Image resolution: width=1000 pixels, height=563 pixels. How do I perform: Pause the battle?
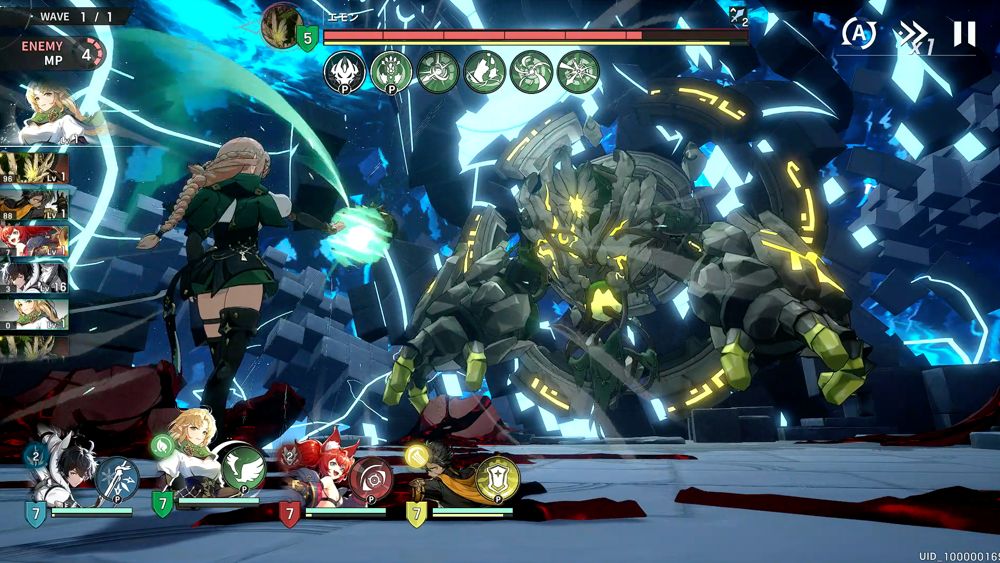(x=963, y=34)
